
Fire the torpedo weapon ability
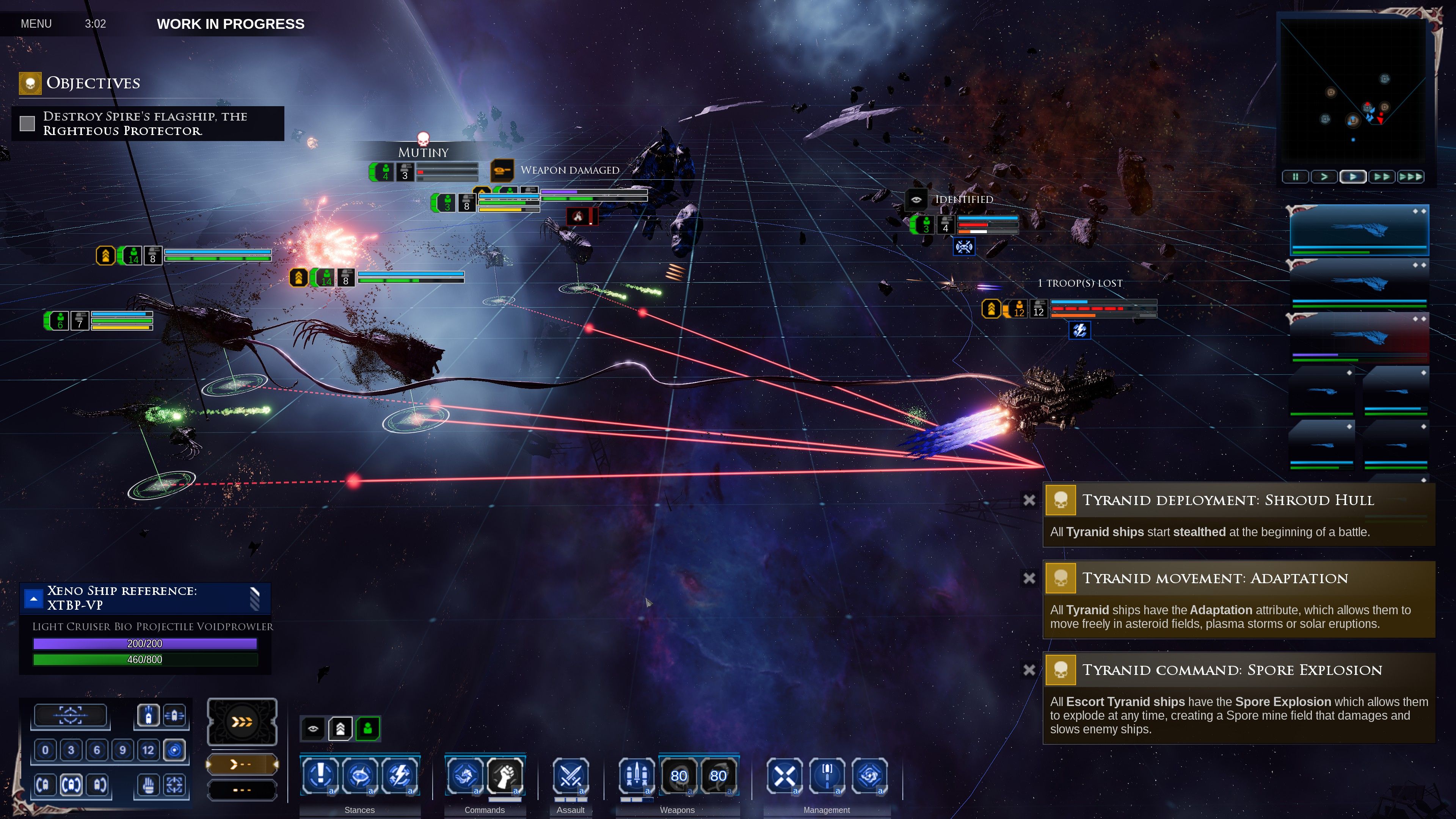click(x=637, y=775)
